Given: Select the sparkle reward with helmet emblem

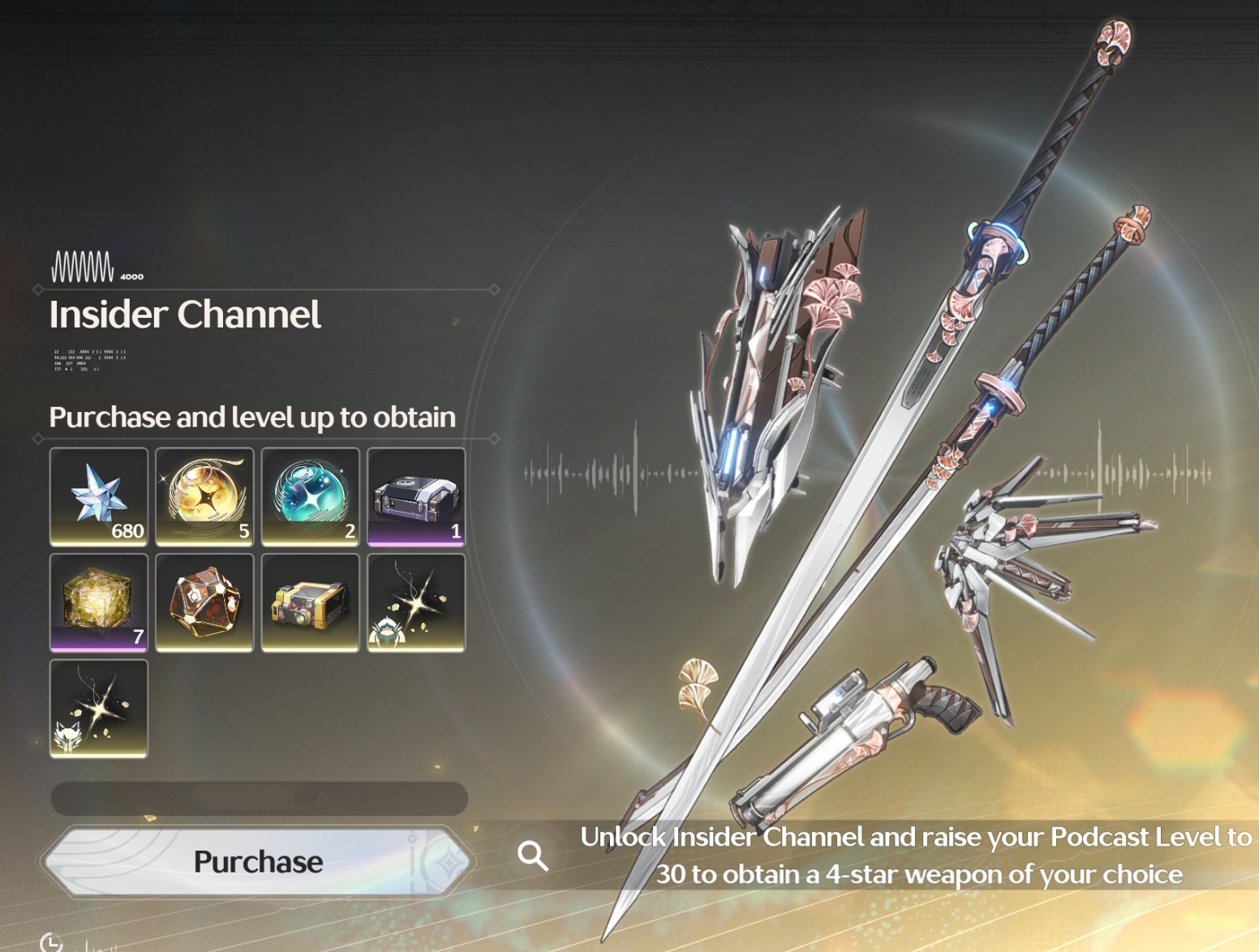Looking at the screenshot, I should coord(416,603).
